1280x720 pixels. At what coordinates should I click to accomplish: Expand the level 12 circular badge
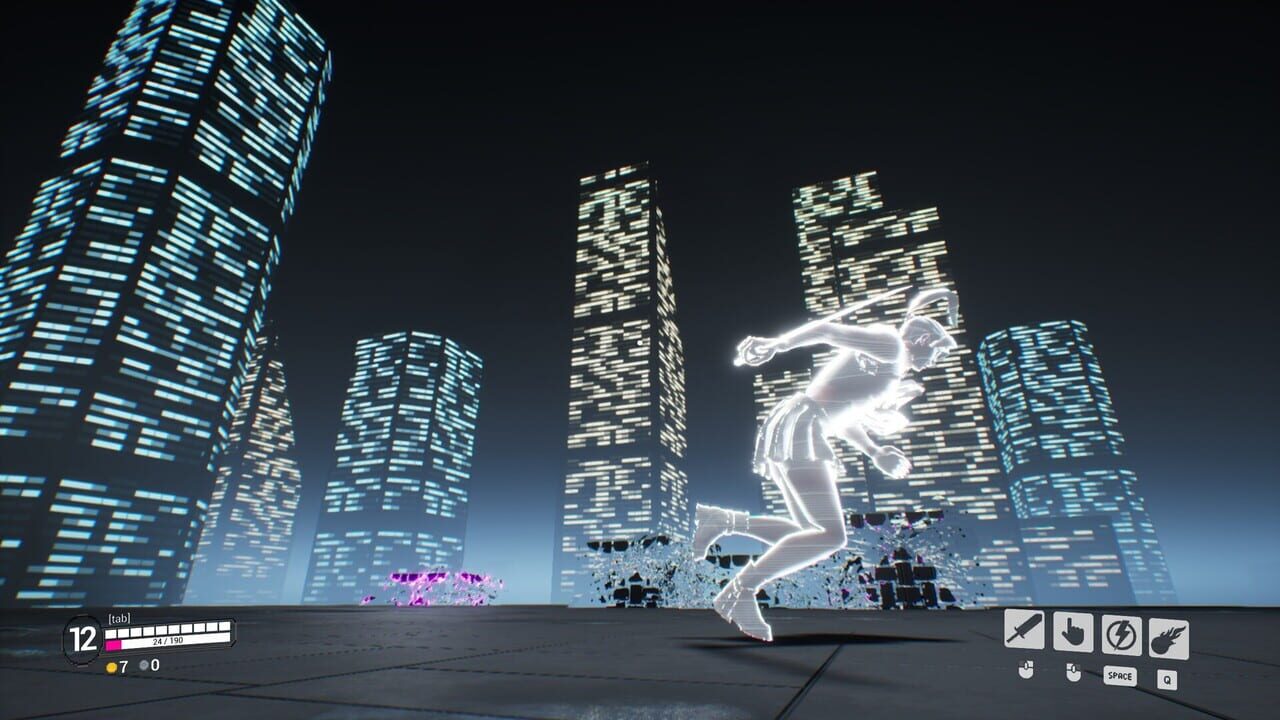coord(82,638)
